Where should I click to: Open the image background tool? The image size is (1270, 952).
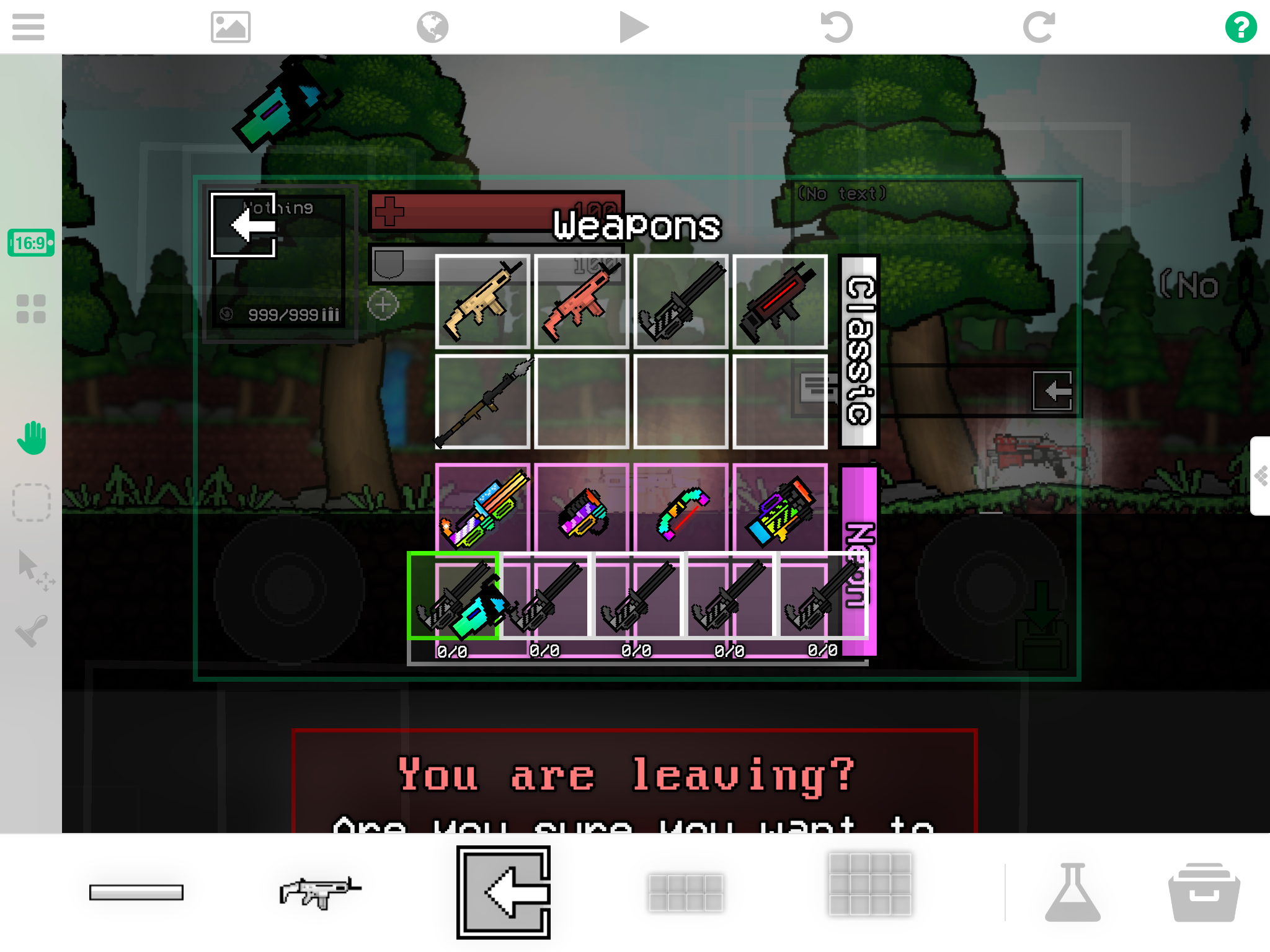(x=230, y=27)
